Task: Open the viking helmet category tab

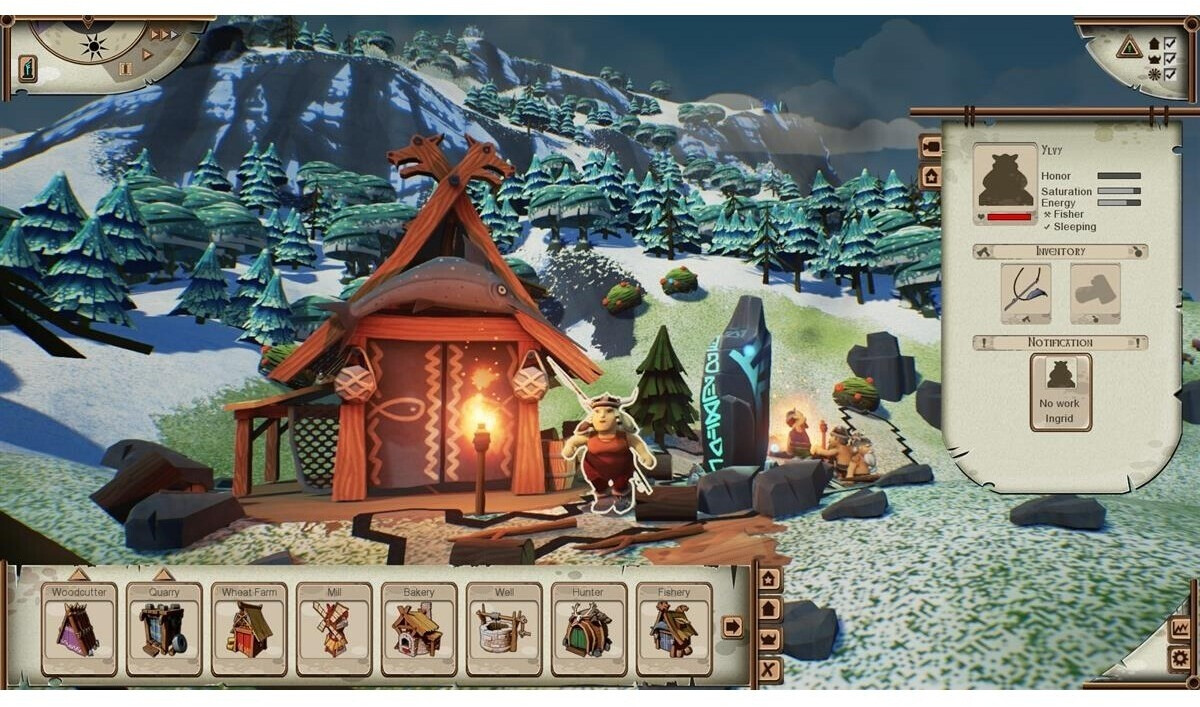Action: [769, 638]
